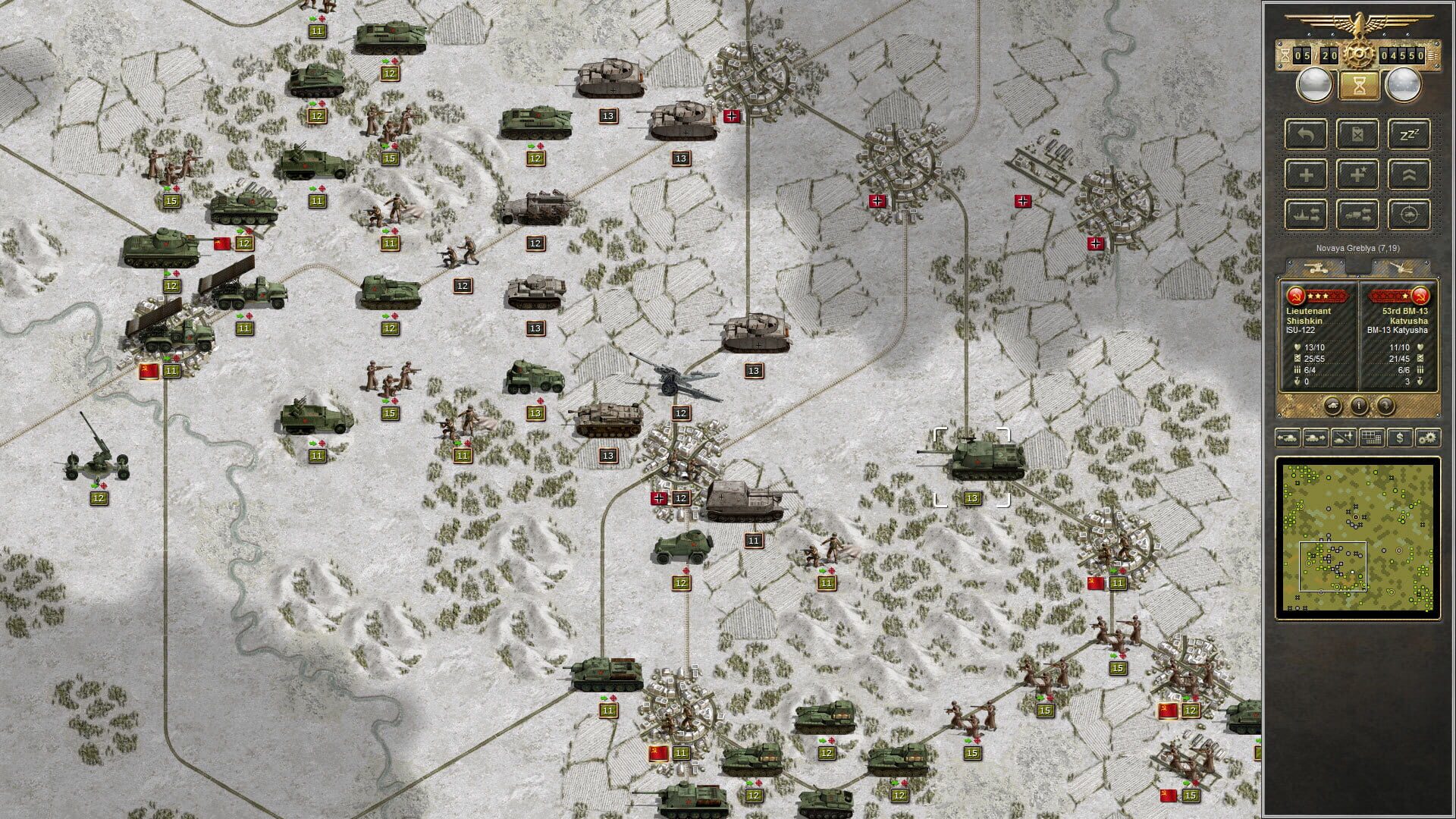Switch to the 53rd BM-13 Katyusha tab
Screen dimensions: 1456x819
point(1401,267)
